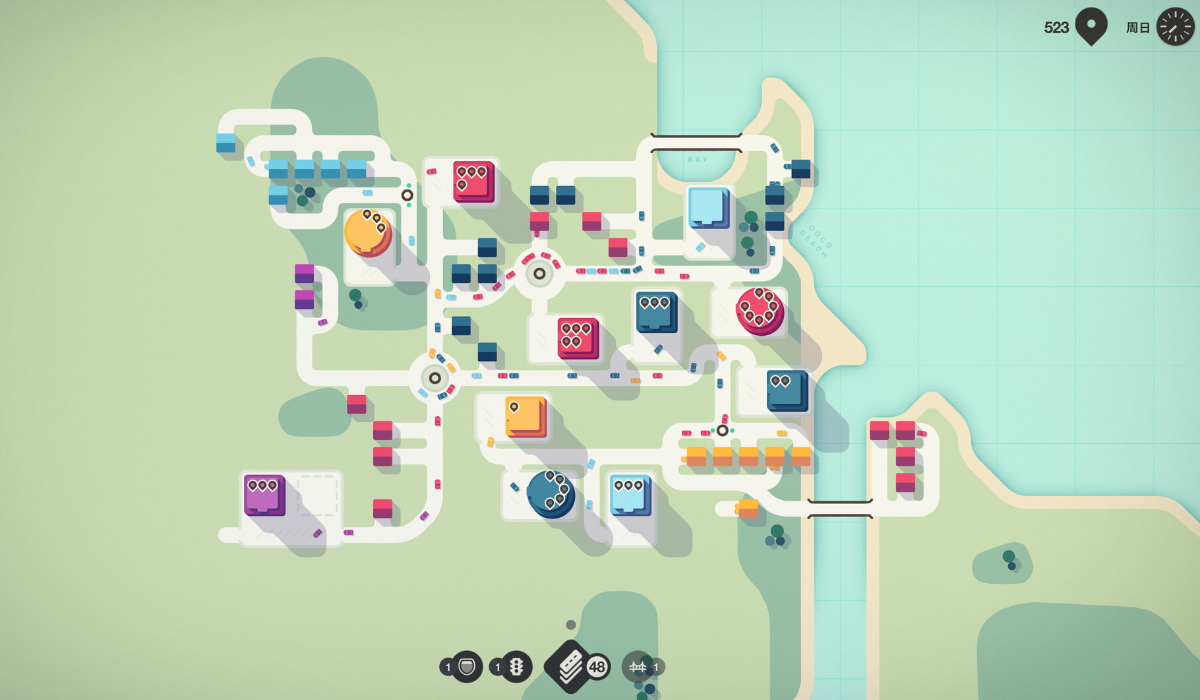Select the bridge tool

637,666
